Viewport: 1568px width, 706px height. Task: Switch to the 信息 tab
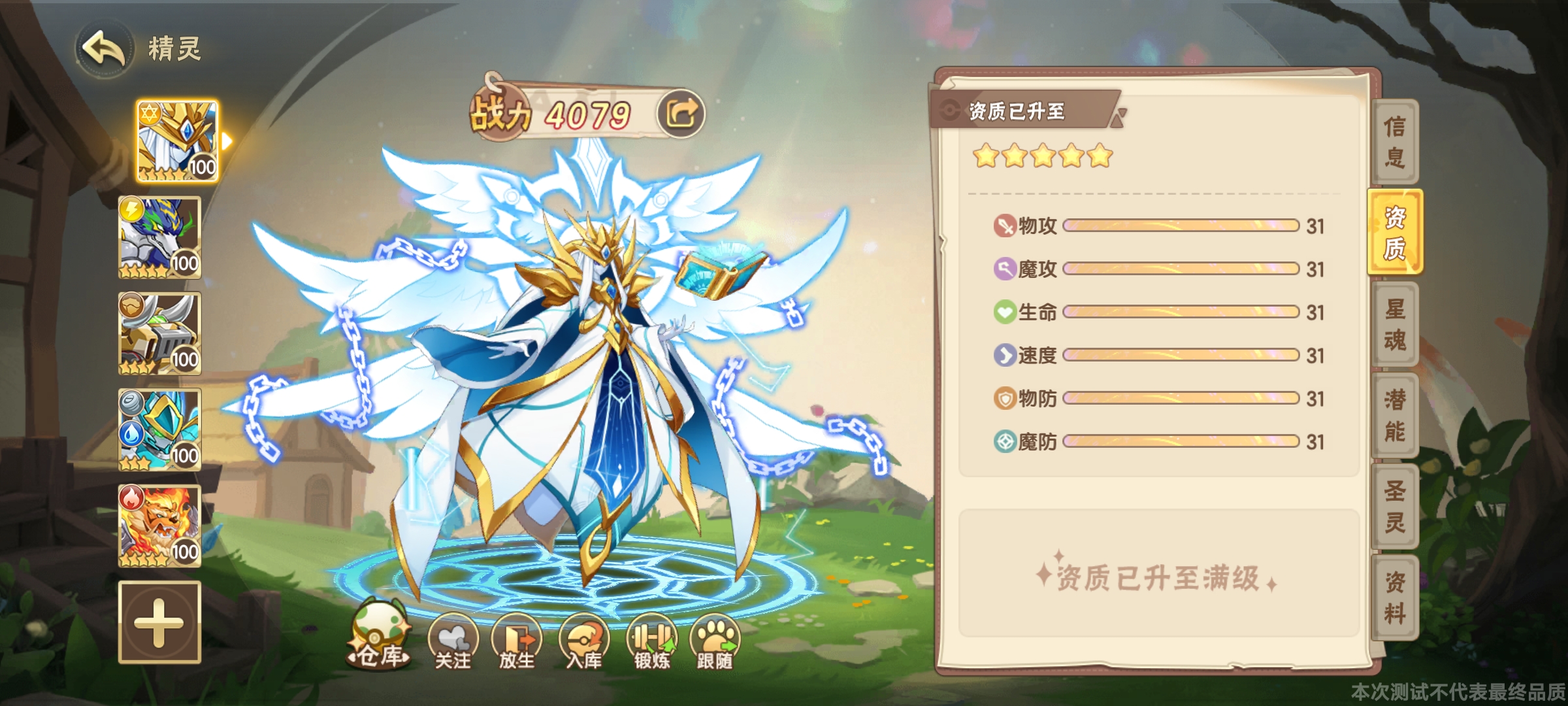pyautogui.click(x=1394, y=141)
